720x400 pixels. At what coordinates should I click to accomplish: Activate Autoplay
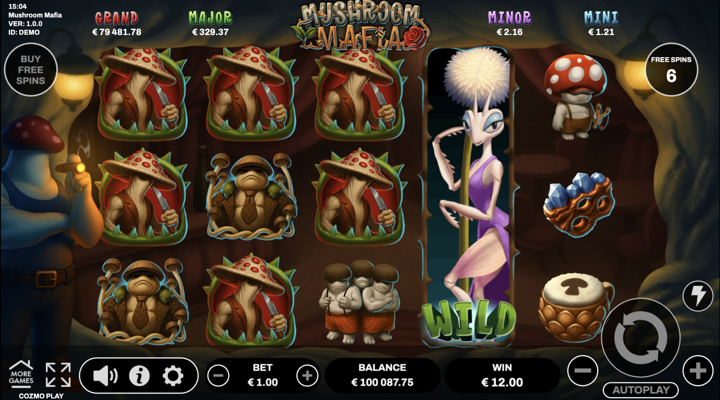click(640, 389)
